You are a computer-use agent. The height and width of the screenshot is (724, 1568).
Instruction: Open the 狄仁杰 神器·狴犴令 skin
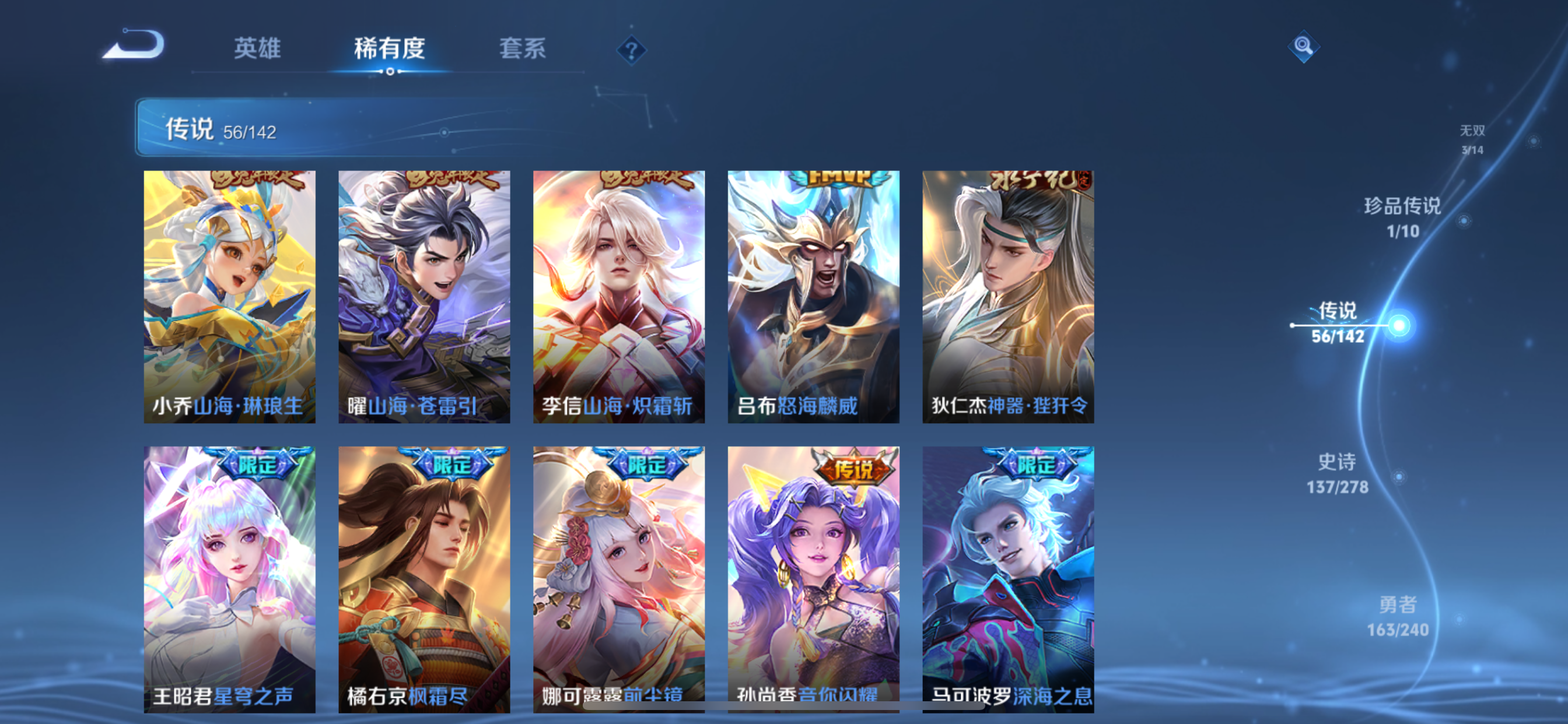[1009, 298]
